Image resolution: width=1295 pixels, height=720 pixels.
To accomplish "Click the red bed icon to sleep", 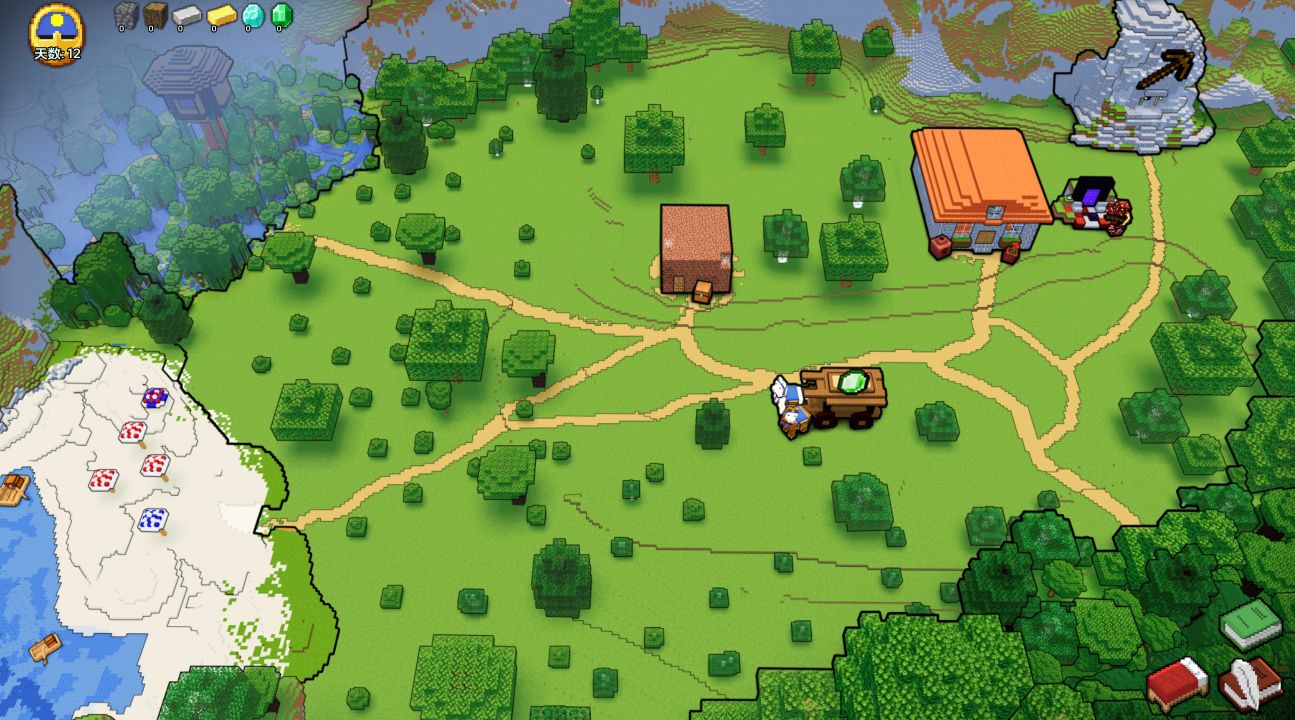I will pos(1178,684).
